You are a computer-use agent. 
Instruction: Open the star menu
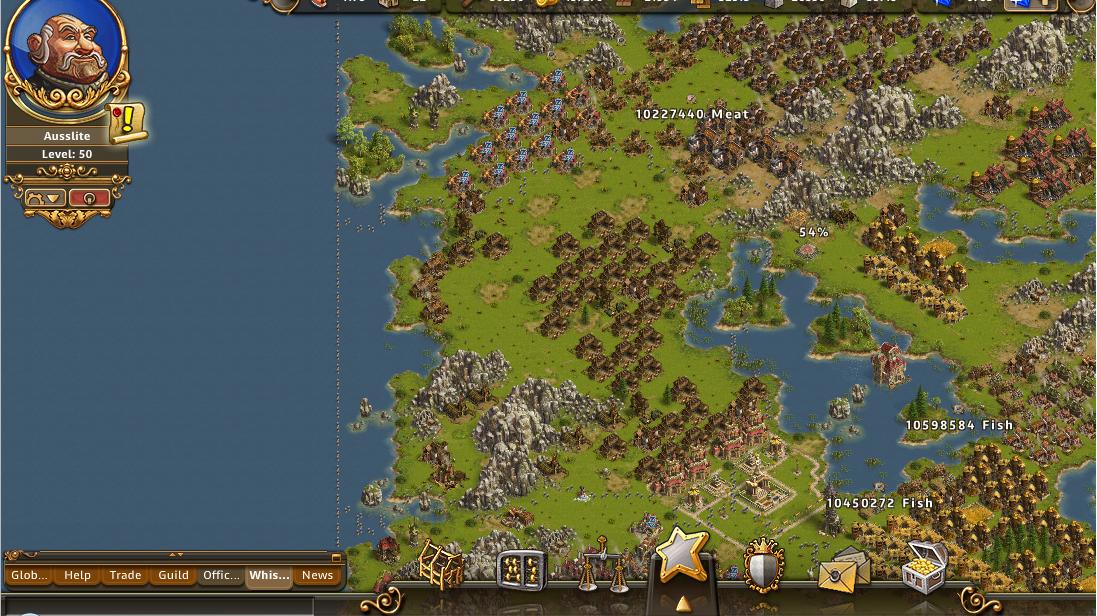[x=683, y=555]
